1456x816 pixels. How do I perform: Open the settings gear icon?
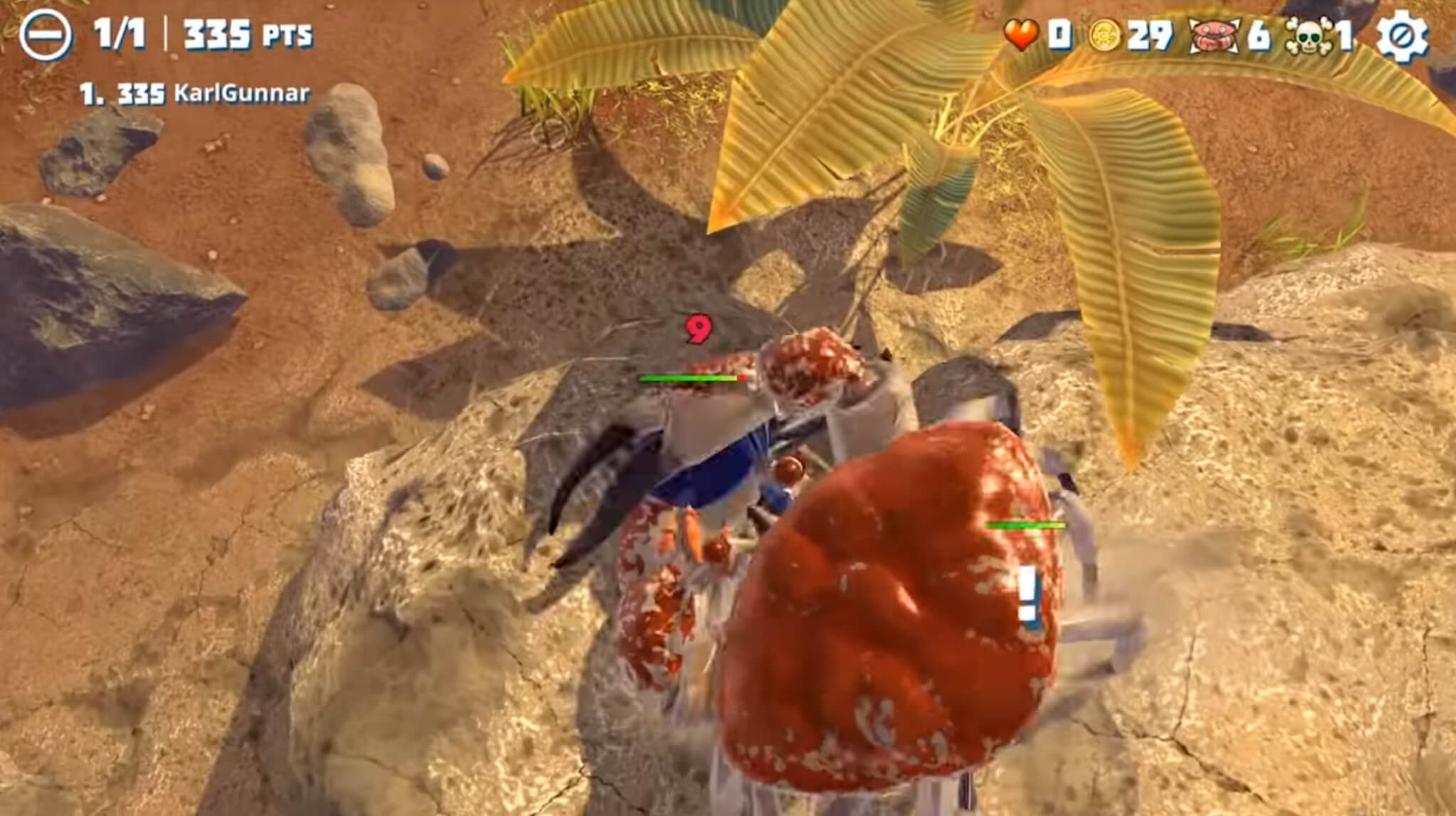point(1401,36)
